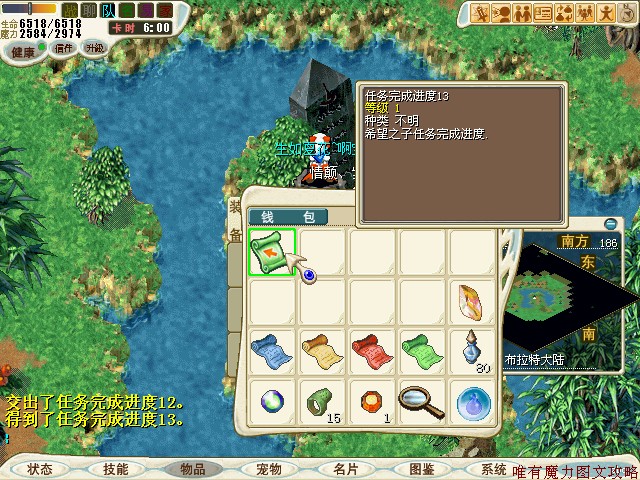The height and width of the screenshot is (480, 640).
Task: Open the 状态 status menu
Action: 40,468
